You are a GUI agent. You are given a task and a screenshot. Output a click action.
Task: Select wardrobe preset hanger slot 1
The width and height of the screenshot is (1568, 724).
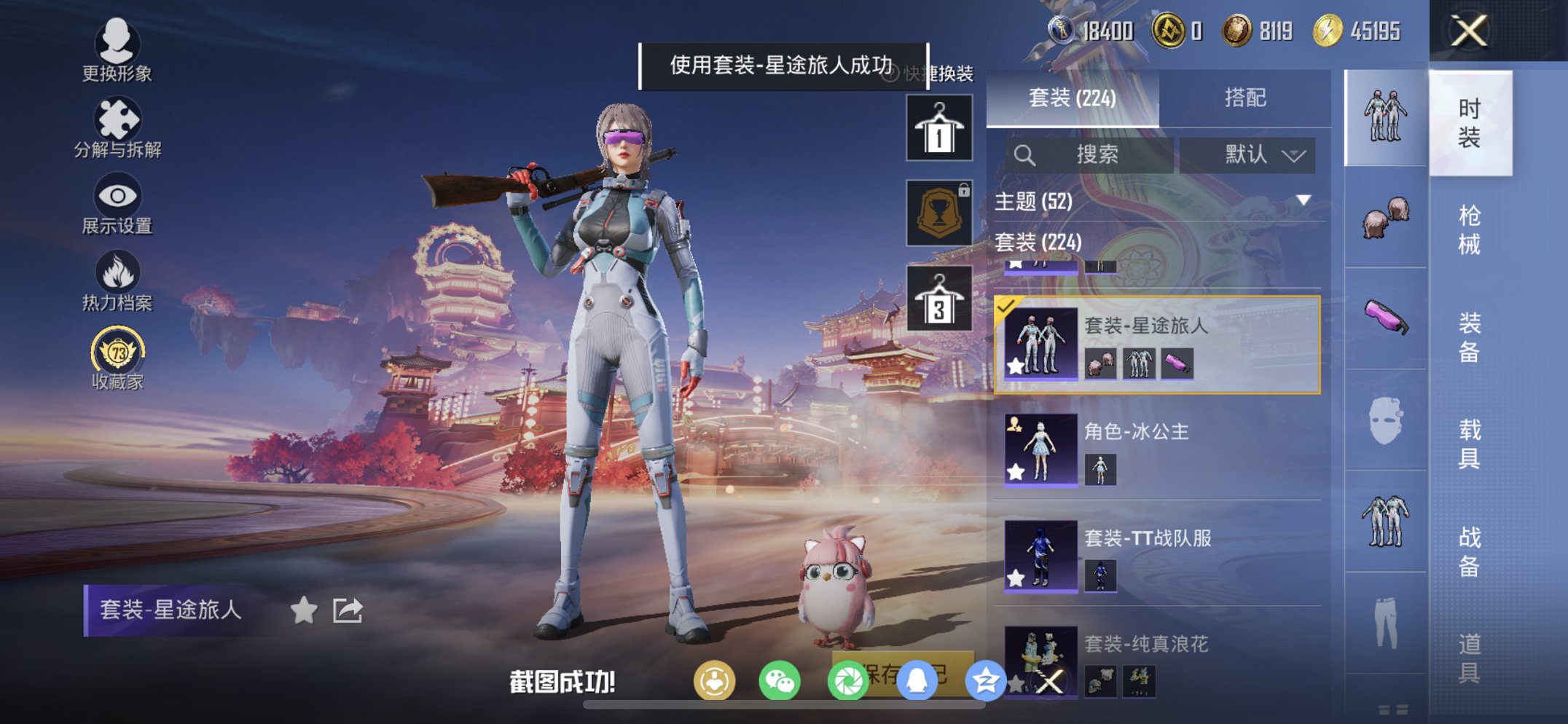pyautogui.click(x=938, y=130)
